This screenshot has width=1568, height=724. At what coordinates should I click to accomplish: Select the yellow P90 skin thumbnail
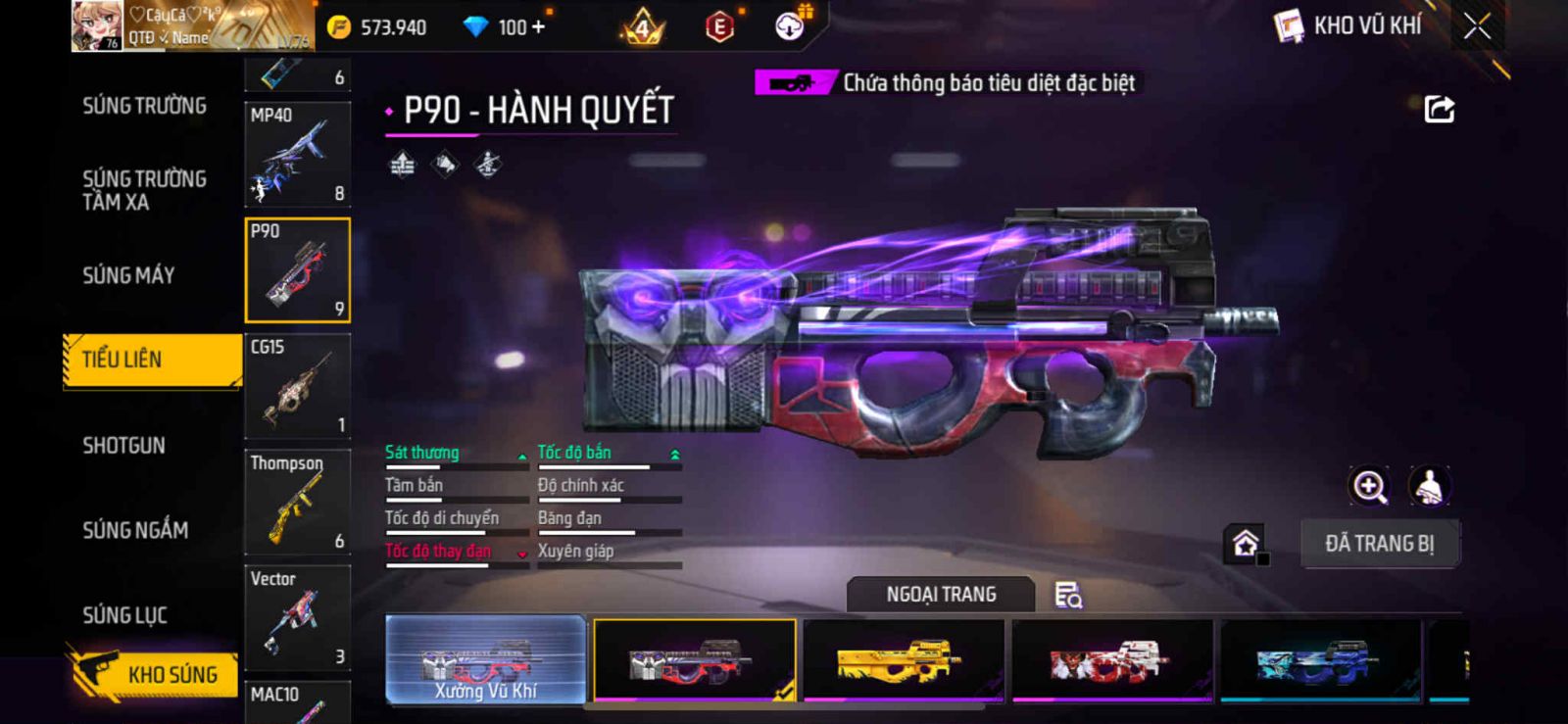click(903, 660)
